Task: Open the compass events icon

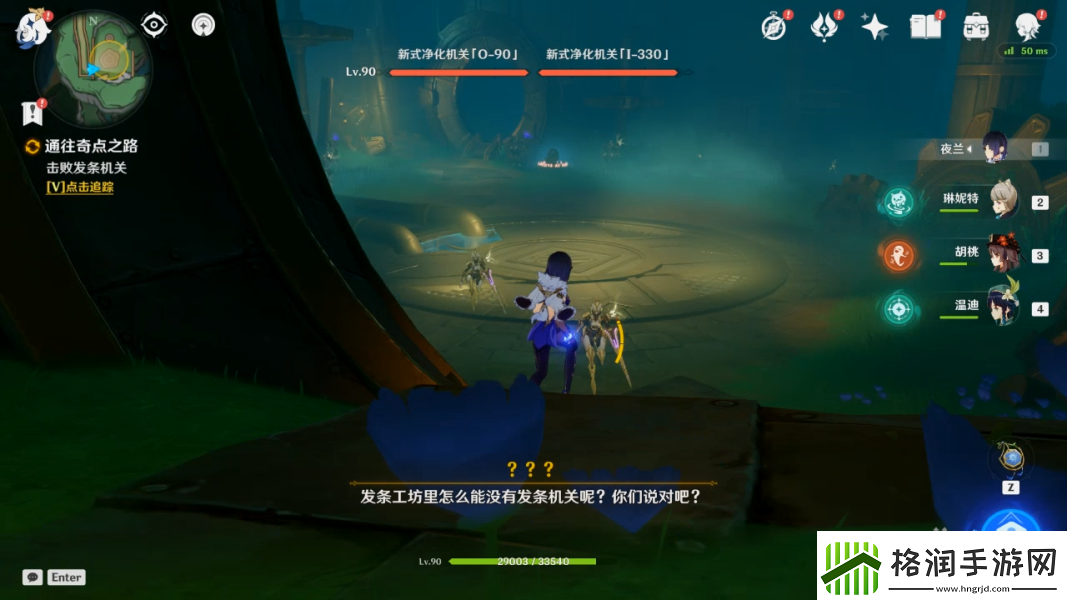Action: 773,26
